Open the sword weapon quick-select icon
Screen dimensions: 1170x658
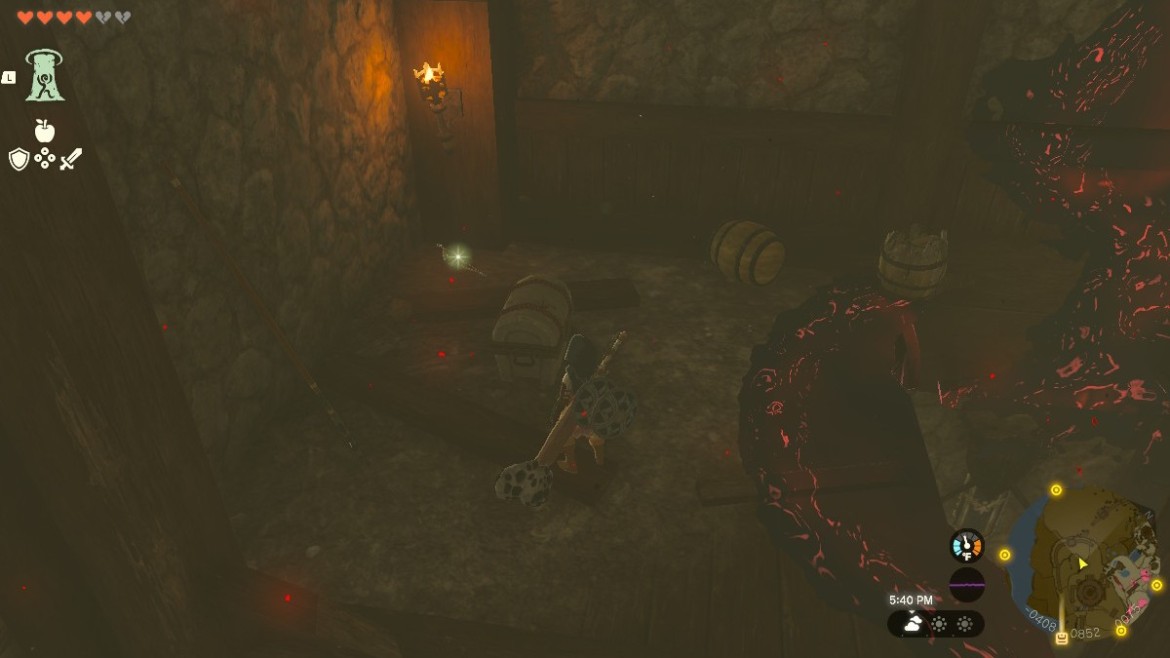click(x=70, y=159)
